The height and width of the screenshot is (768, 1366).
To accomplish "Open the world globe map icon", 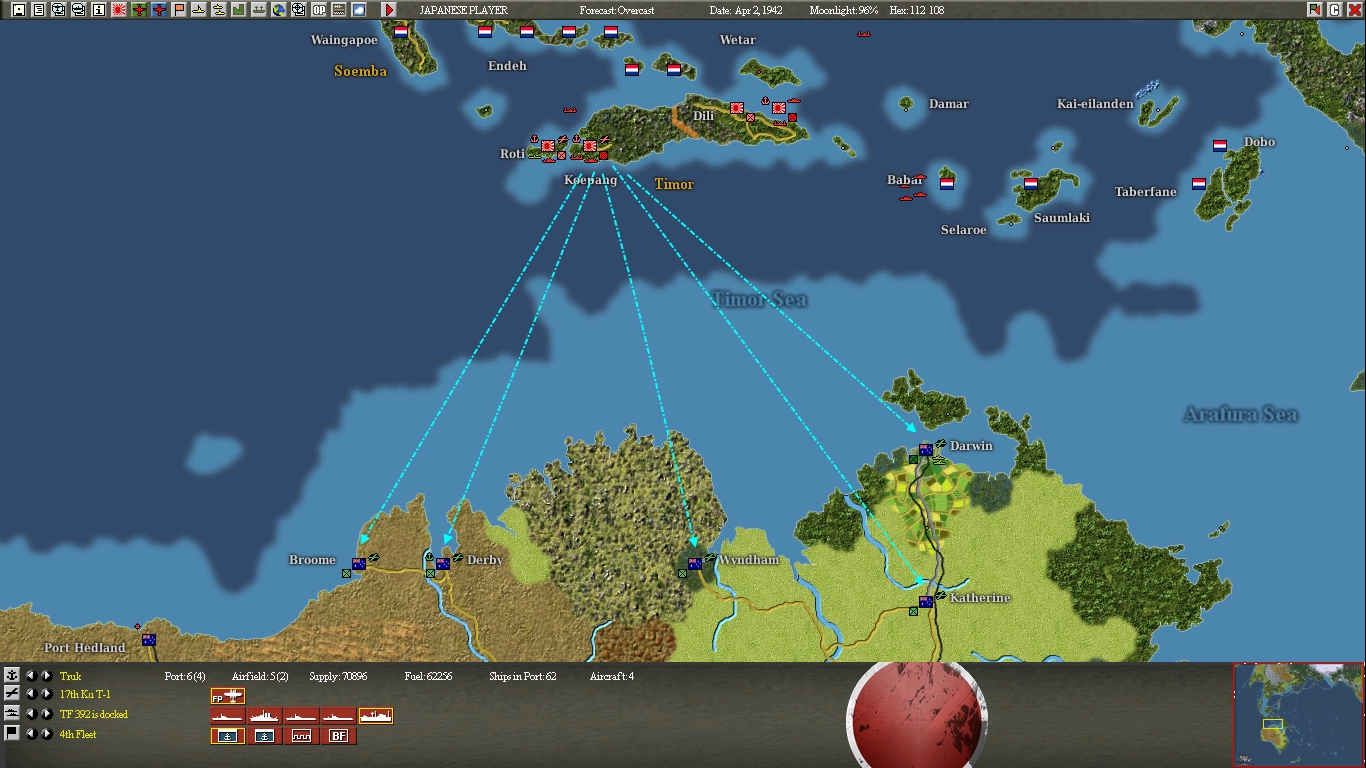I will coord(280,10).
